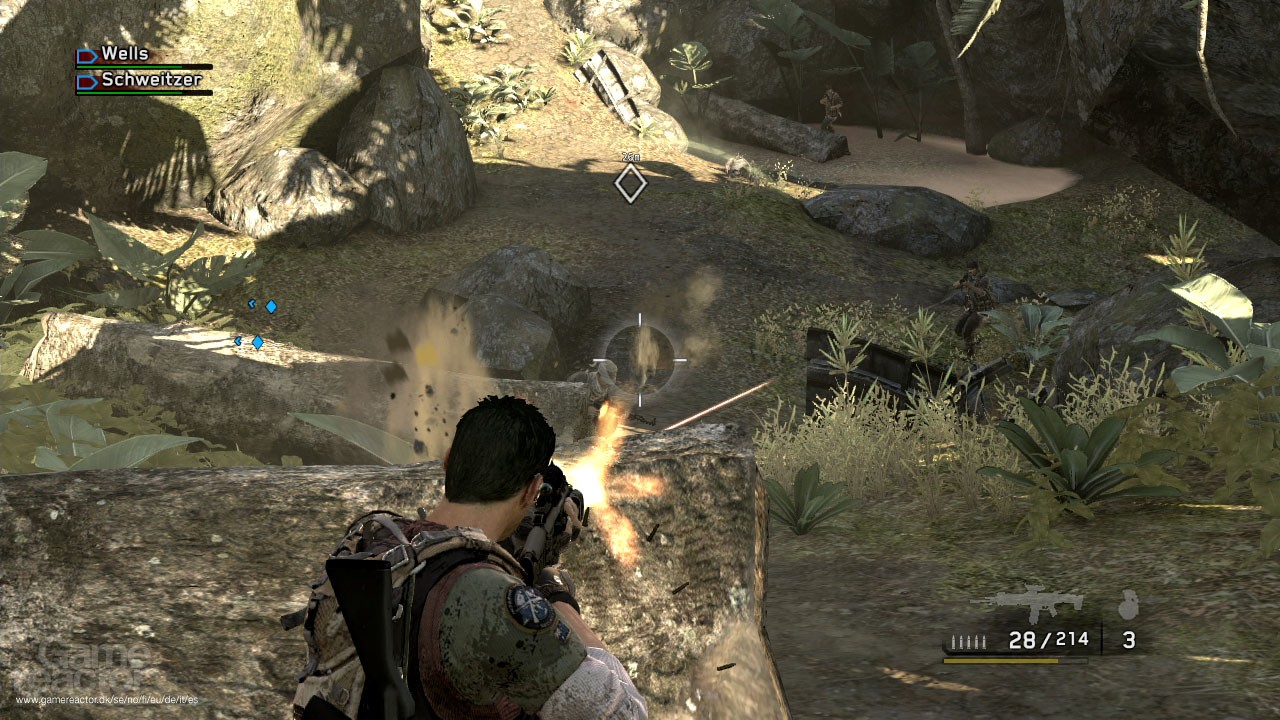
Task: Select the Wells nameplate
Action: (126, 54)
